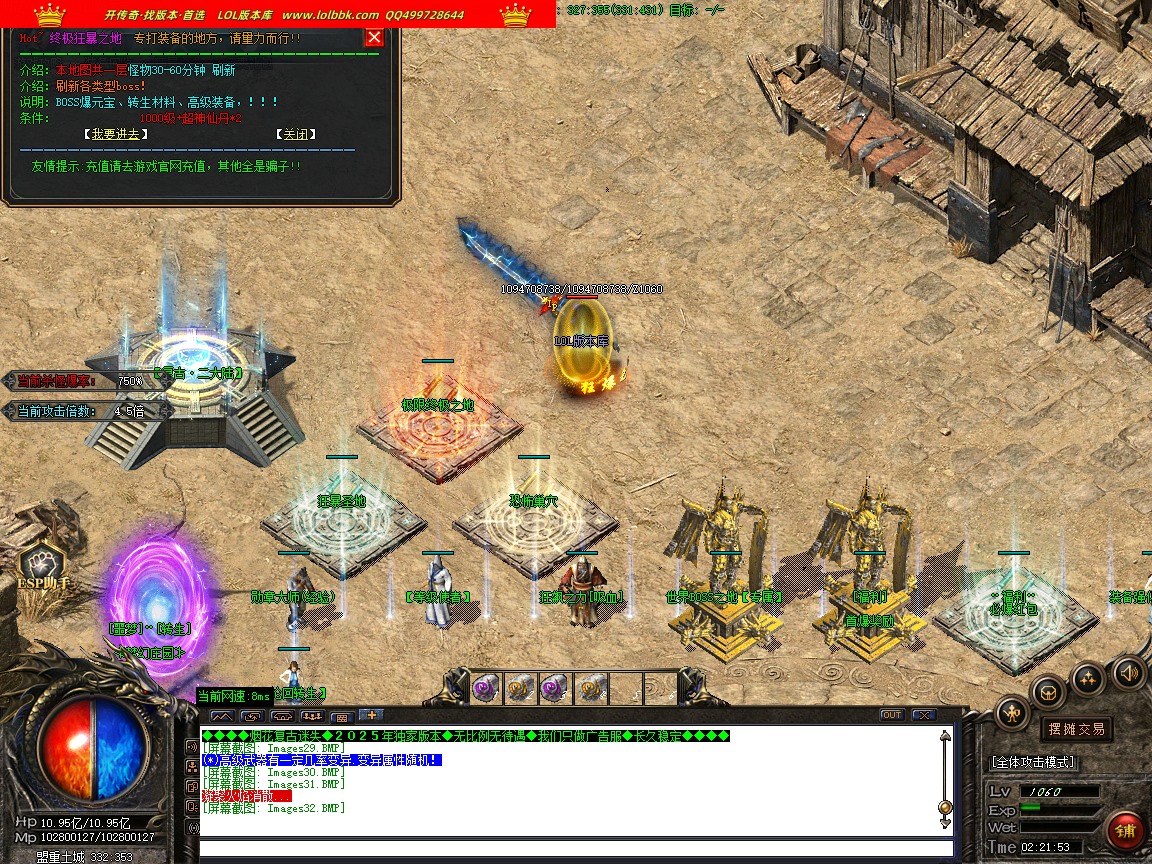Close the dialog with the red X
Viewport: 1152px width, 864px height.
pyautogui.click(x=374, y=38)
